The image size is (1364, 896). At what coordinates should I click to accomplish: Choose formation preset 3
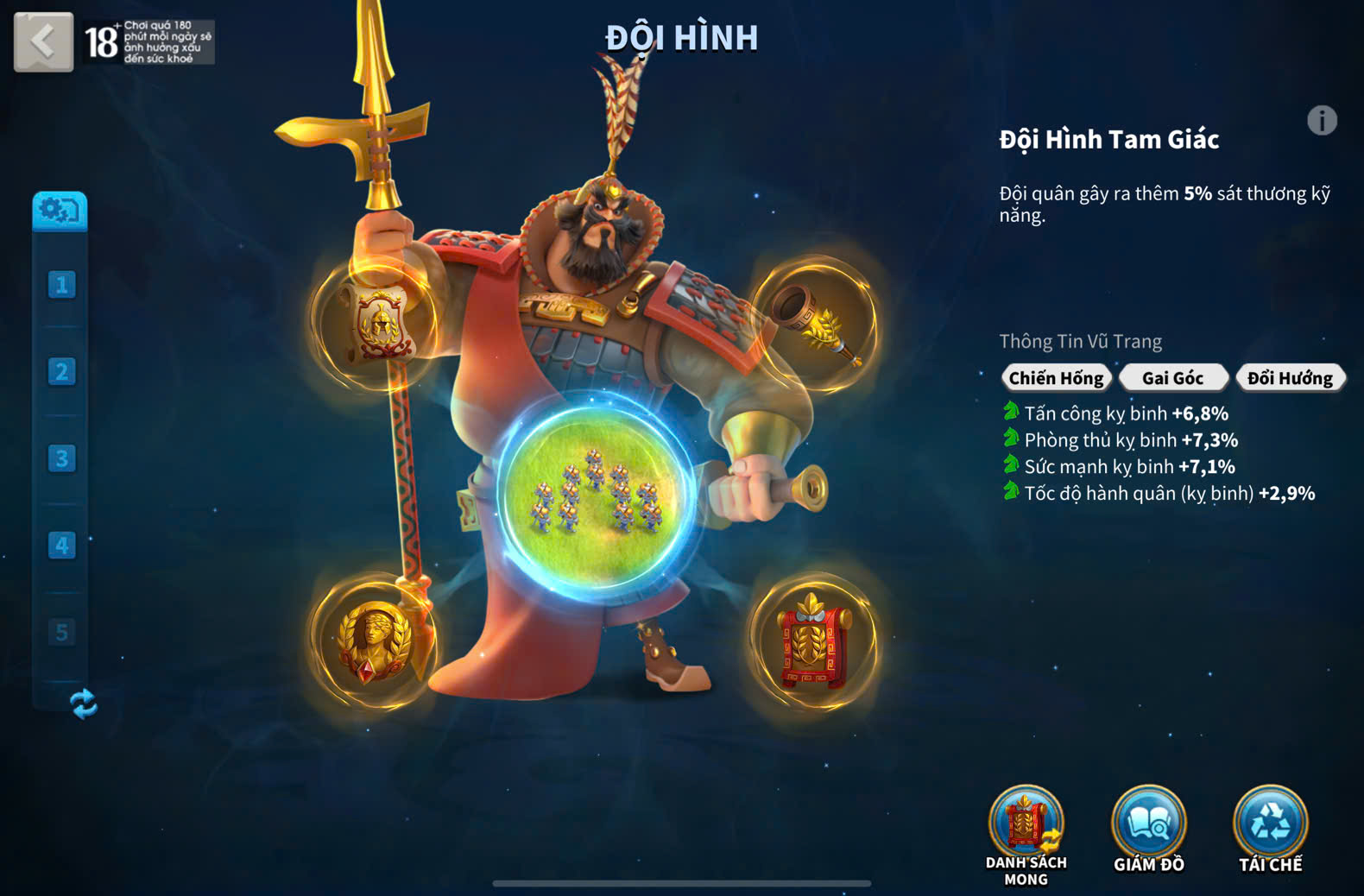coord(61,458)
